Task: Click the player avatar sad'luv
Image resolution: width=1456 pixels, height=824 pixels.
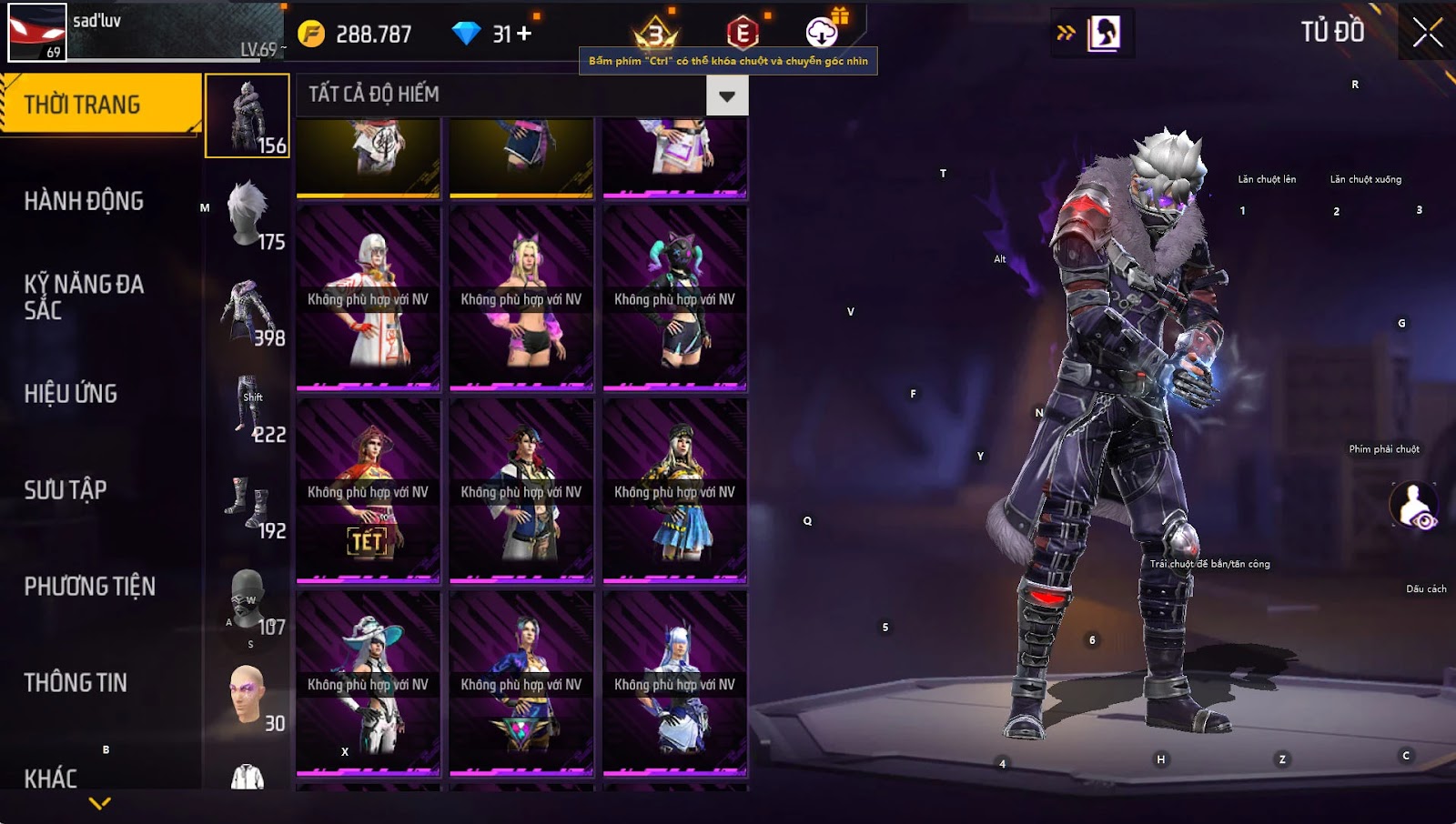Action: (x=37, y=32)
